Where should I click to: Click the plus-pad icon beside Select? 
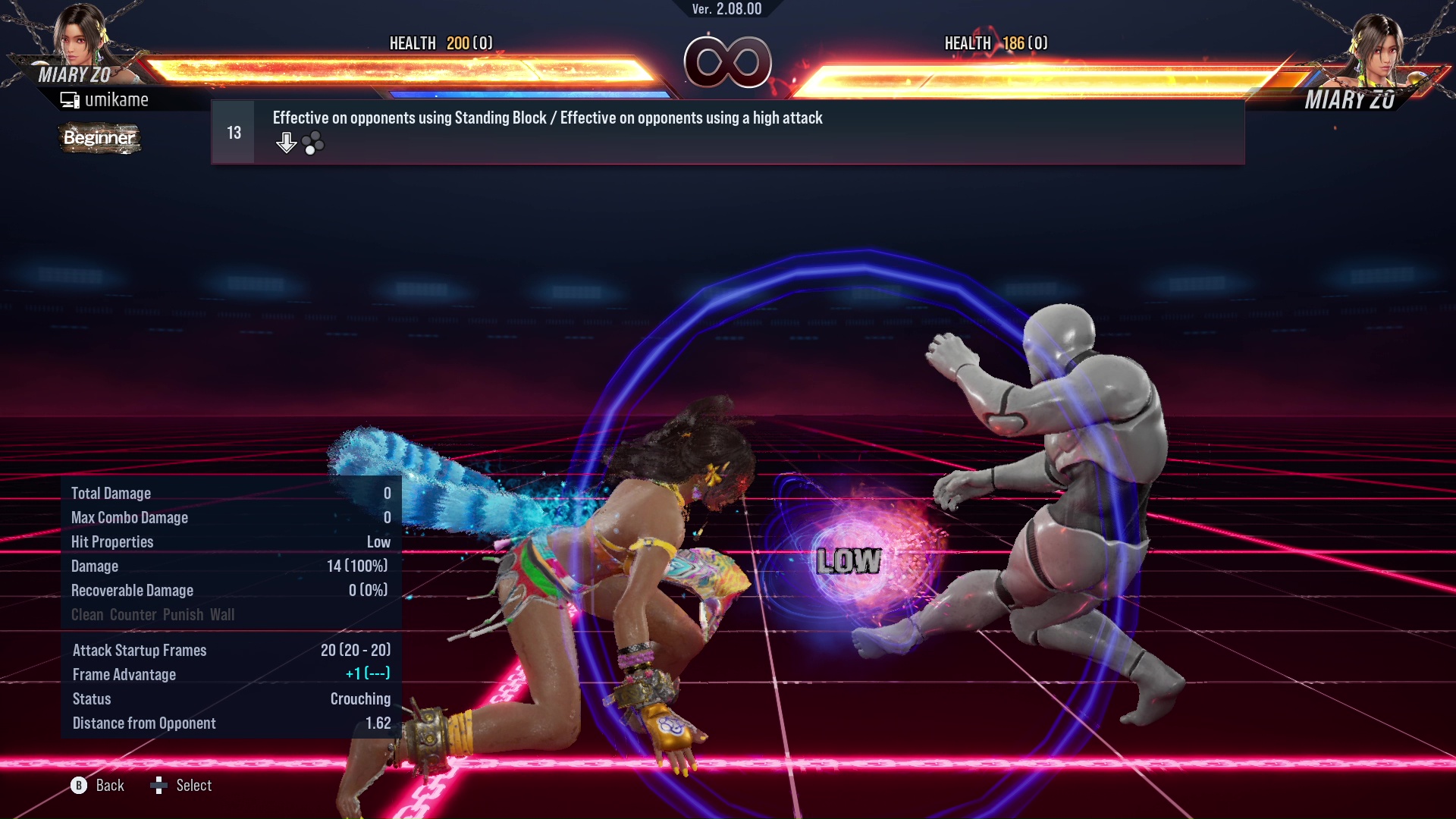tap(159, 786)
